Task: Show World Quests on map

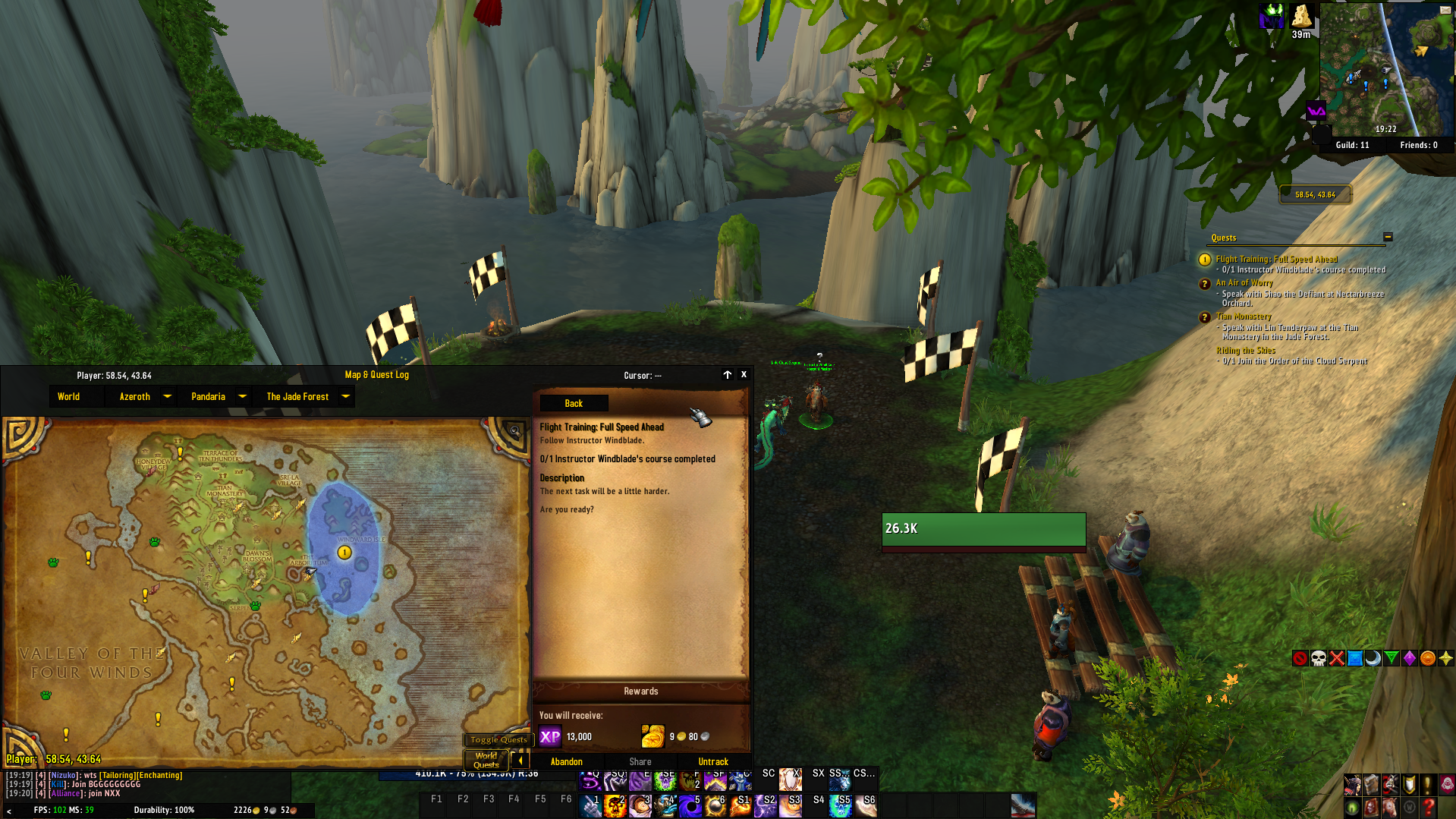Action: tap(486, 760)
